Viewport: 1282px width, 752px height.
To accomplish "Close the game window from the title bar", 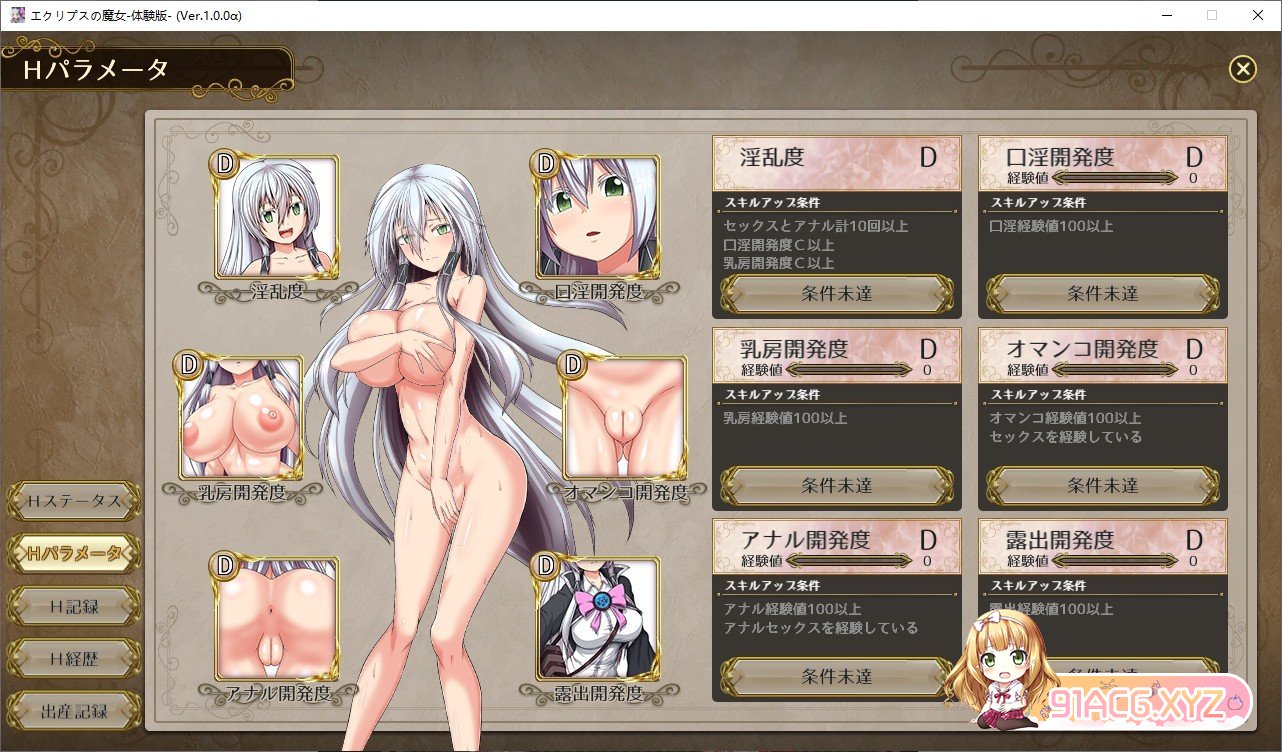I will click(1258, 15).
